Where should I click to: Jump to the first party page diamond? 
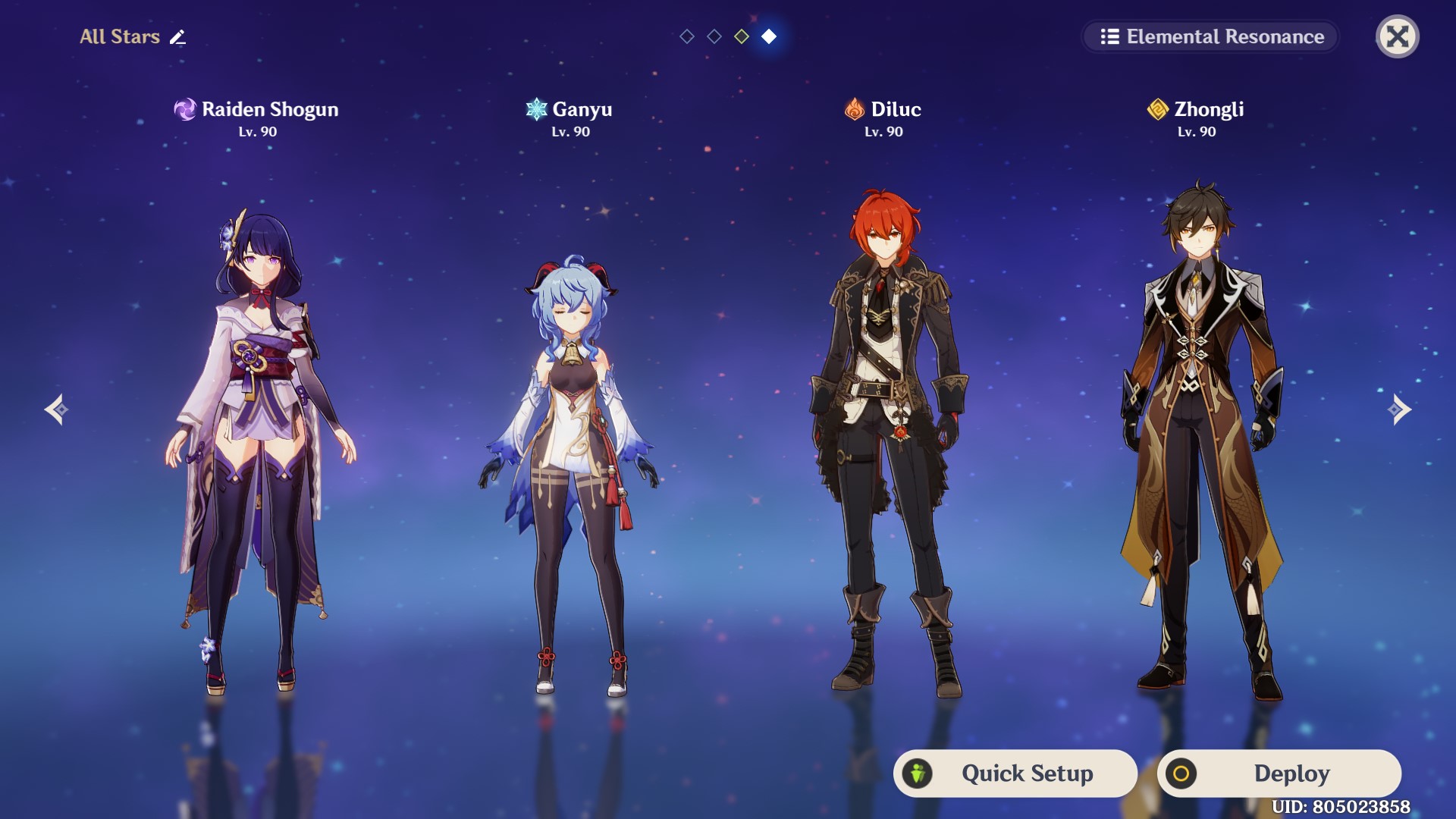coord(687,36)
